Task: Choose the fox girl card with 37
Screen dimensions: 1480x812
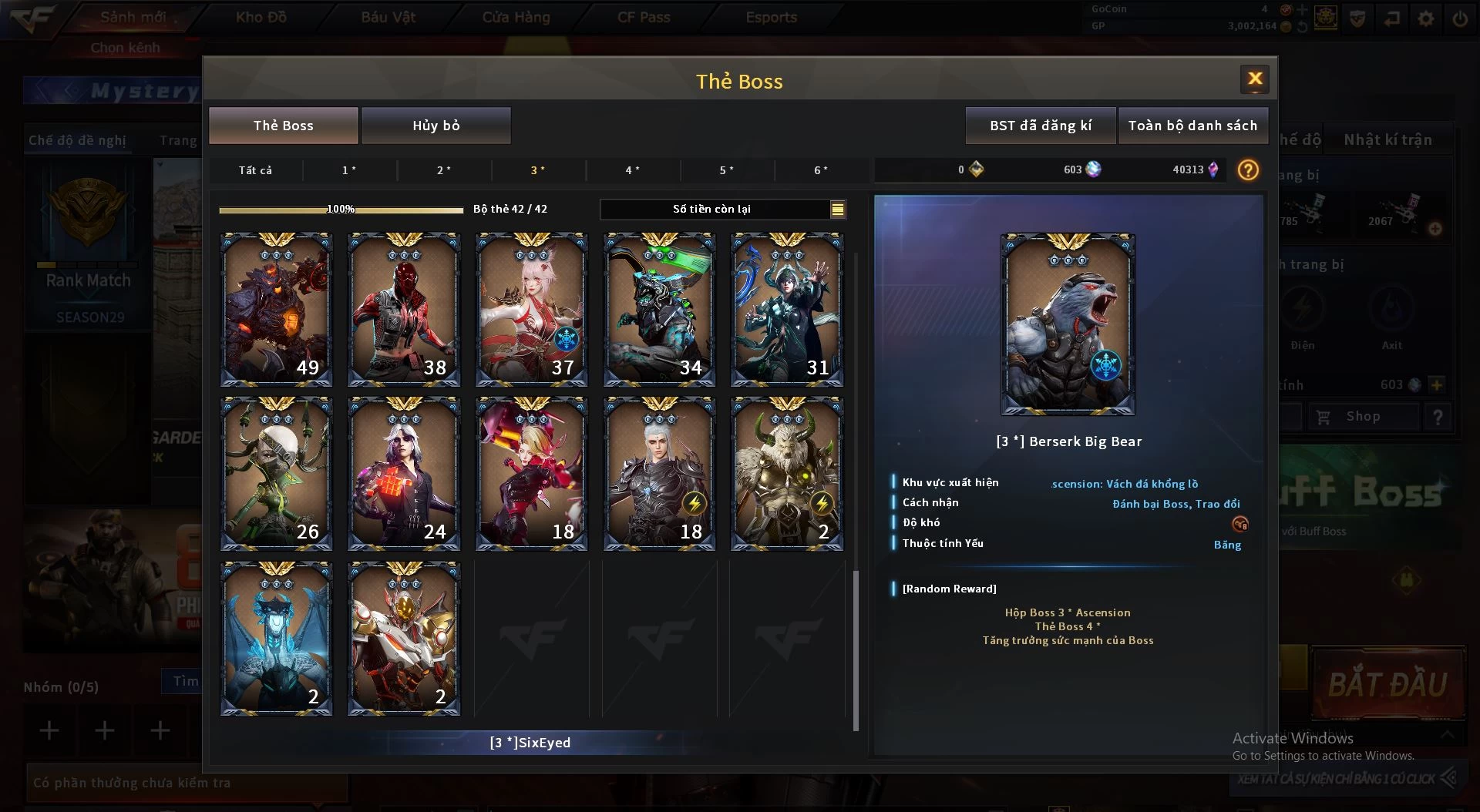Action: coord(531,310)
